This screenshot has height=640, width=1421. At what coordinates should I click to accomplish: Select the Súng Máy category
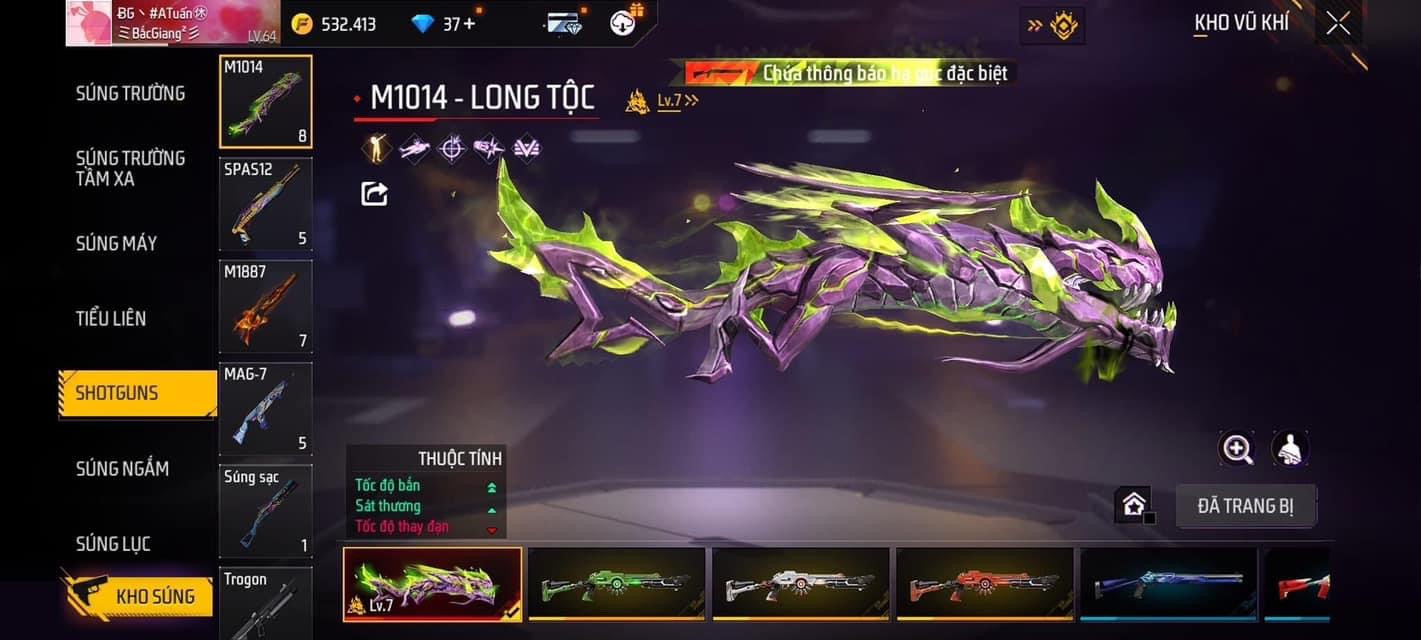coord(117,243)
